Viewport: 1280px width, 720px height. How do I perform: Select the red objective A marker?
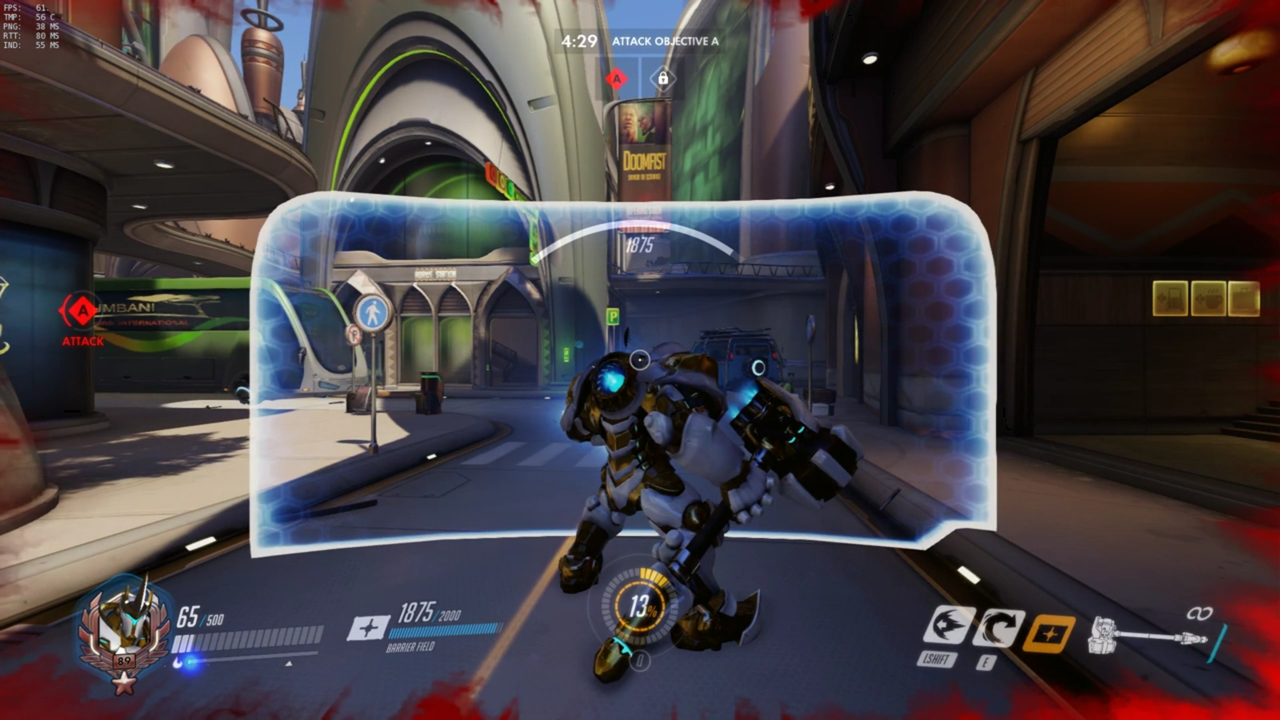[617, 77]
